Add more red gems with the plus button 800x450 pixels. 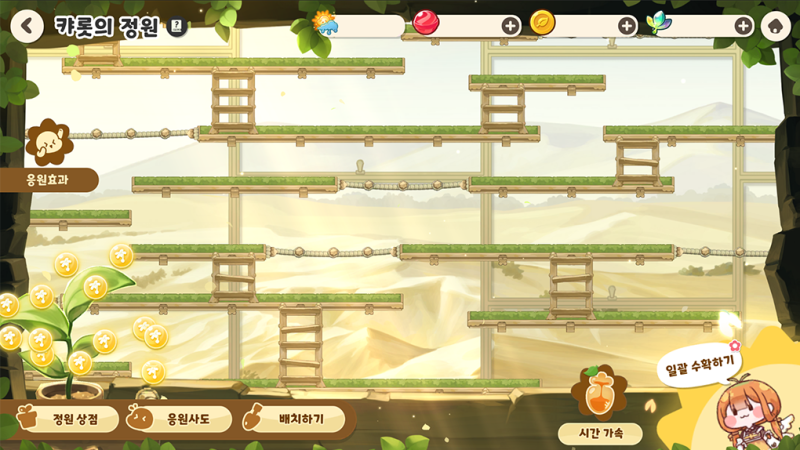pos(511,26)
